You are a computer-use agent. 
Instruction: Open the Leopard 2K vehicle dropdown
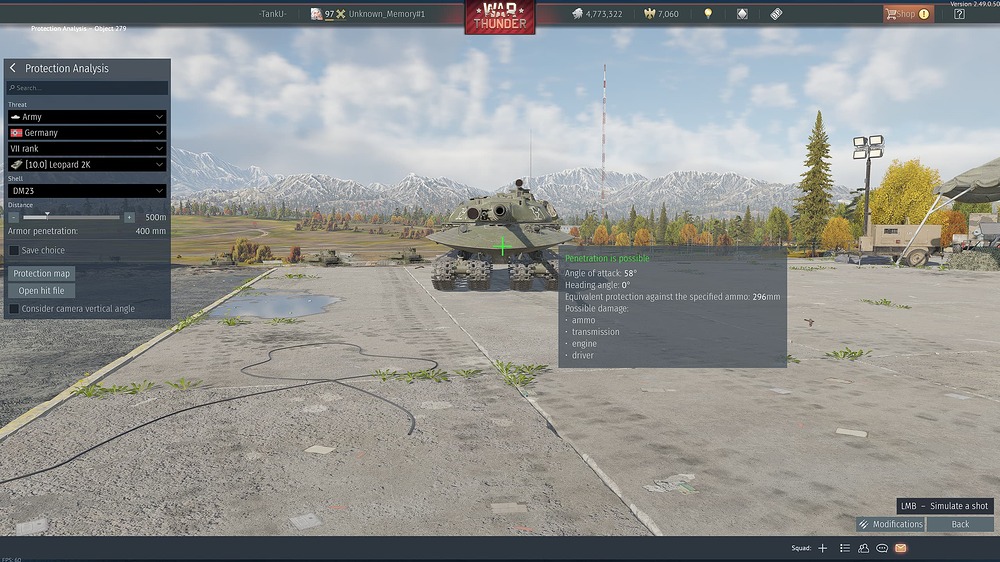pos(87,165)
